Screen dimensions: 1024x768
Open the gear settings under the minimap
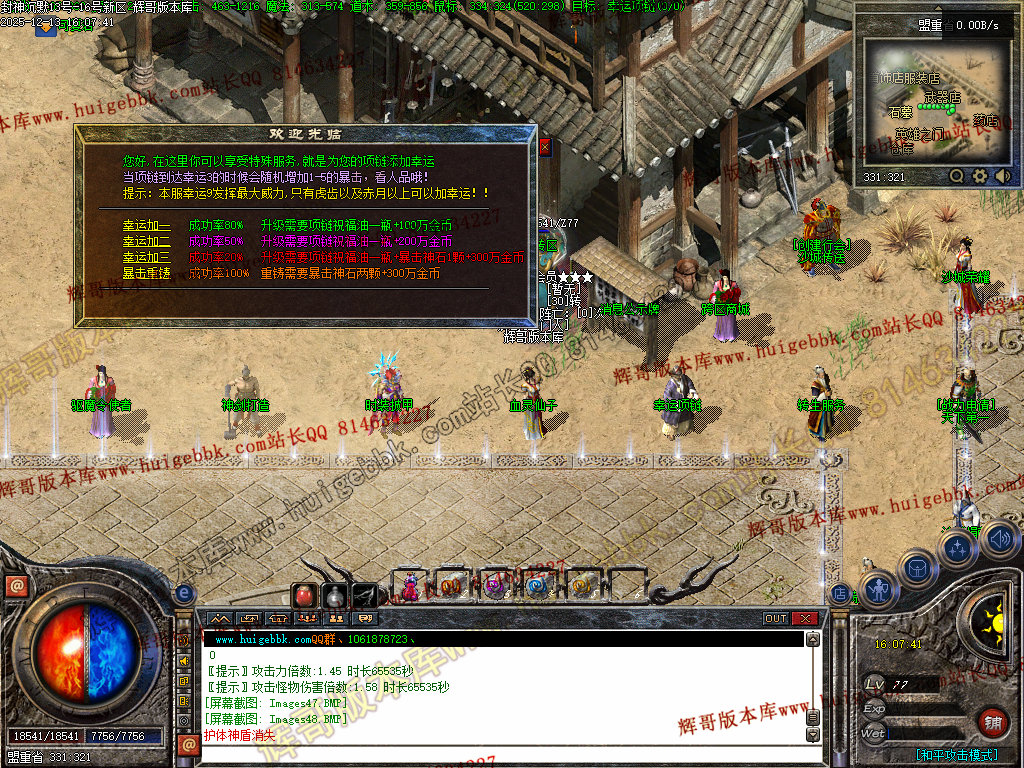pos(980,176)
